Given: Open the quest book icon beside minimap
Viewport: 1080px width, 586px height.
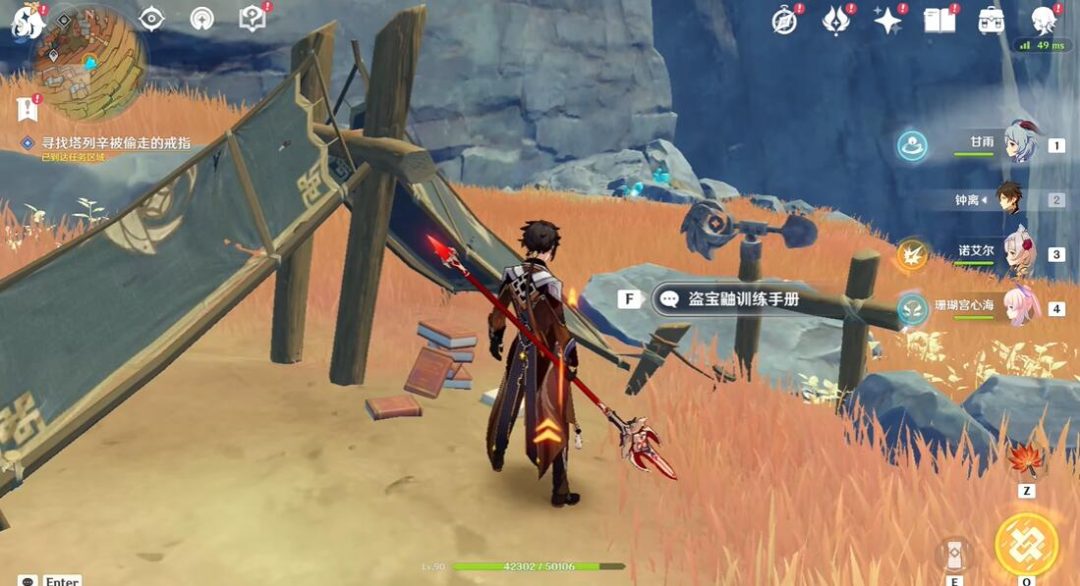Looking at the screenshot, I should (x=253, y=18).
